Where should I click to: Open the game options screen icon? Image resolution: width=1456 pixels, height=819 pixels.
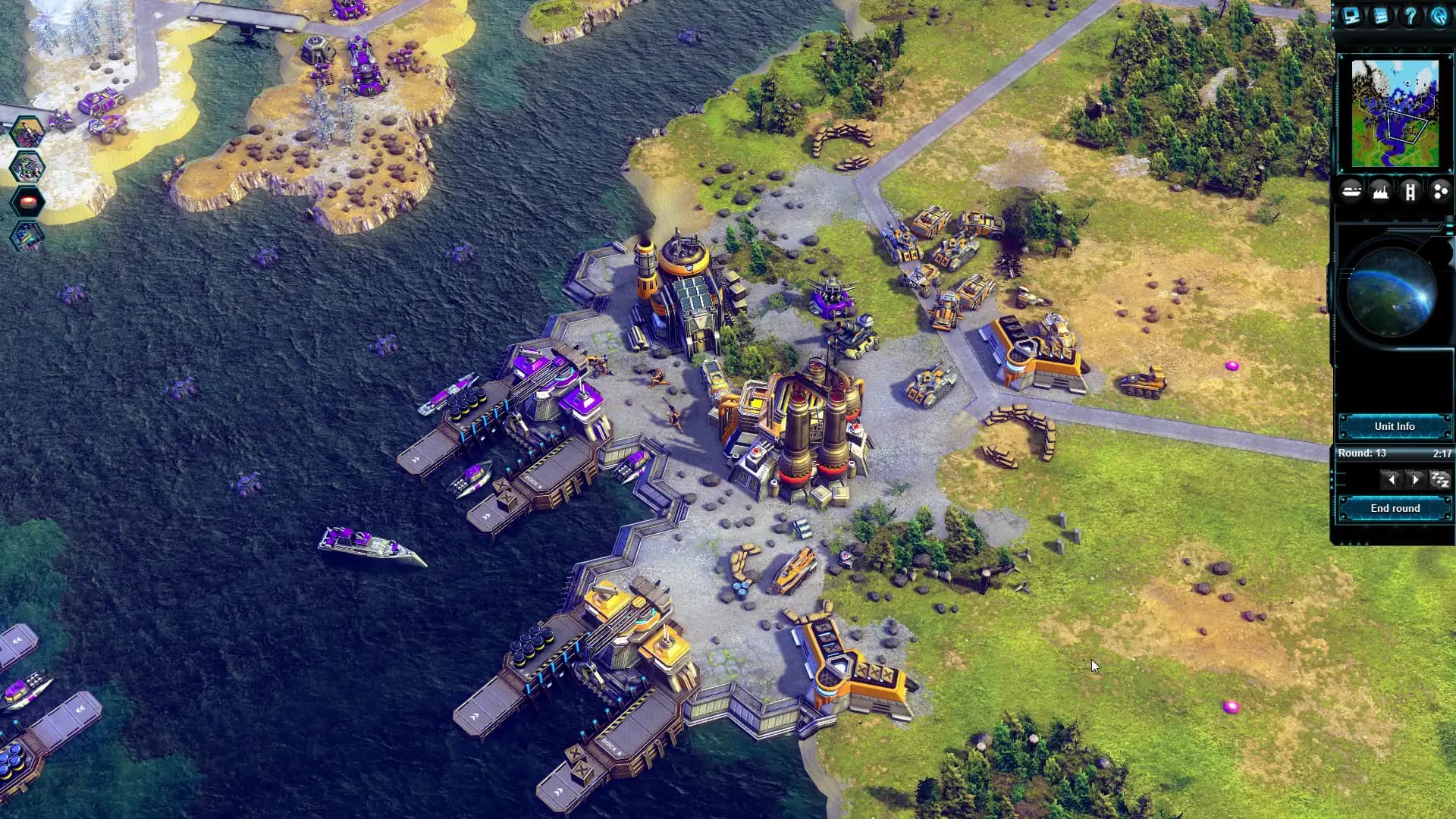pyautogui.click(x=1351, y=17)
